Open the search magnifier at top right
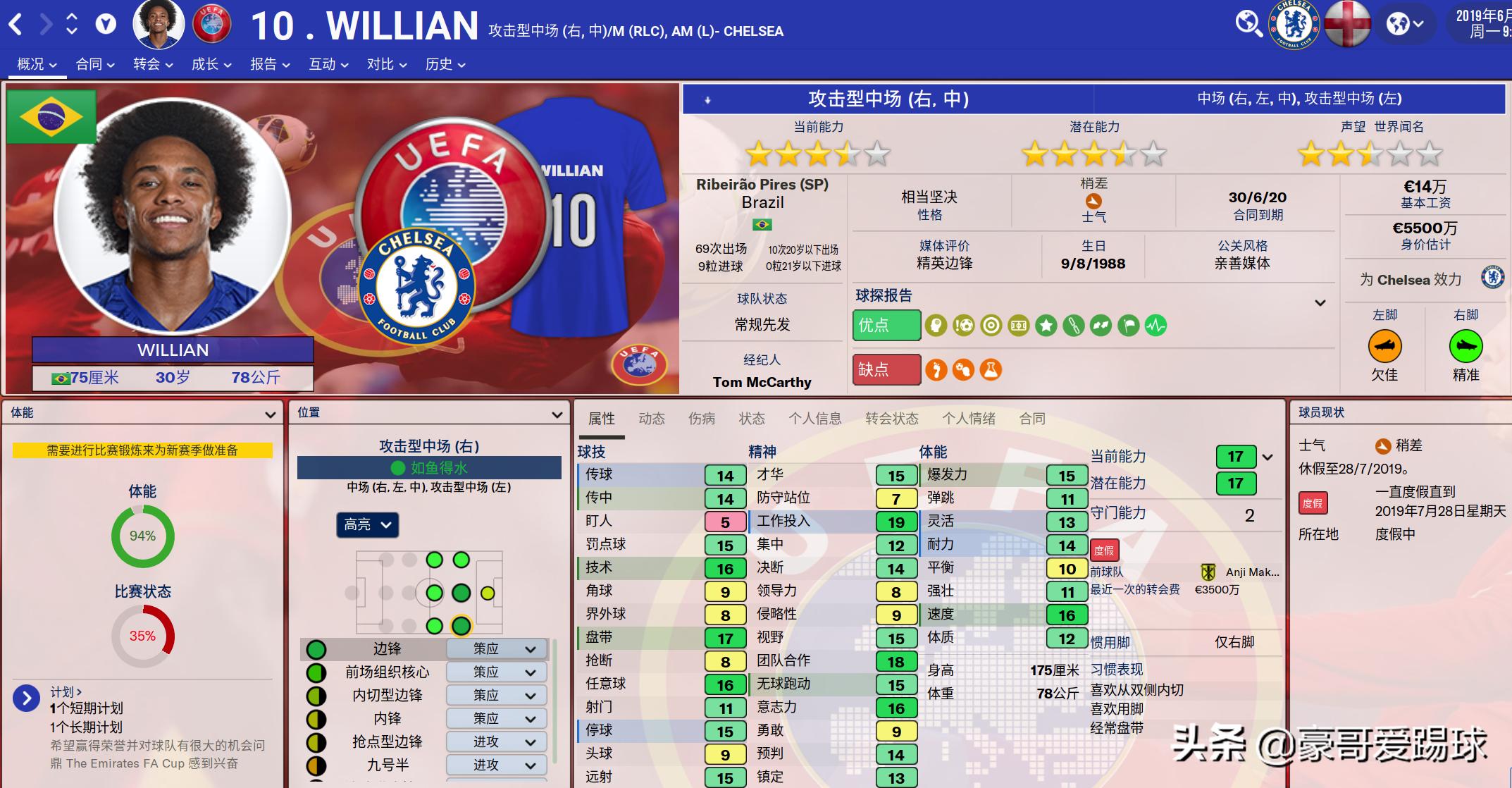 coord(1248,23)
